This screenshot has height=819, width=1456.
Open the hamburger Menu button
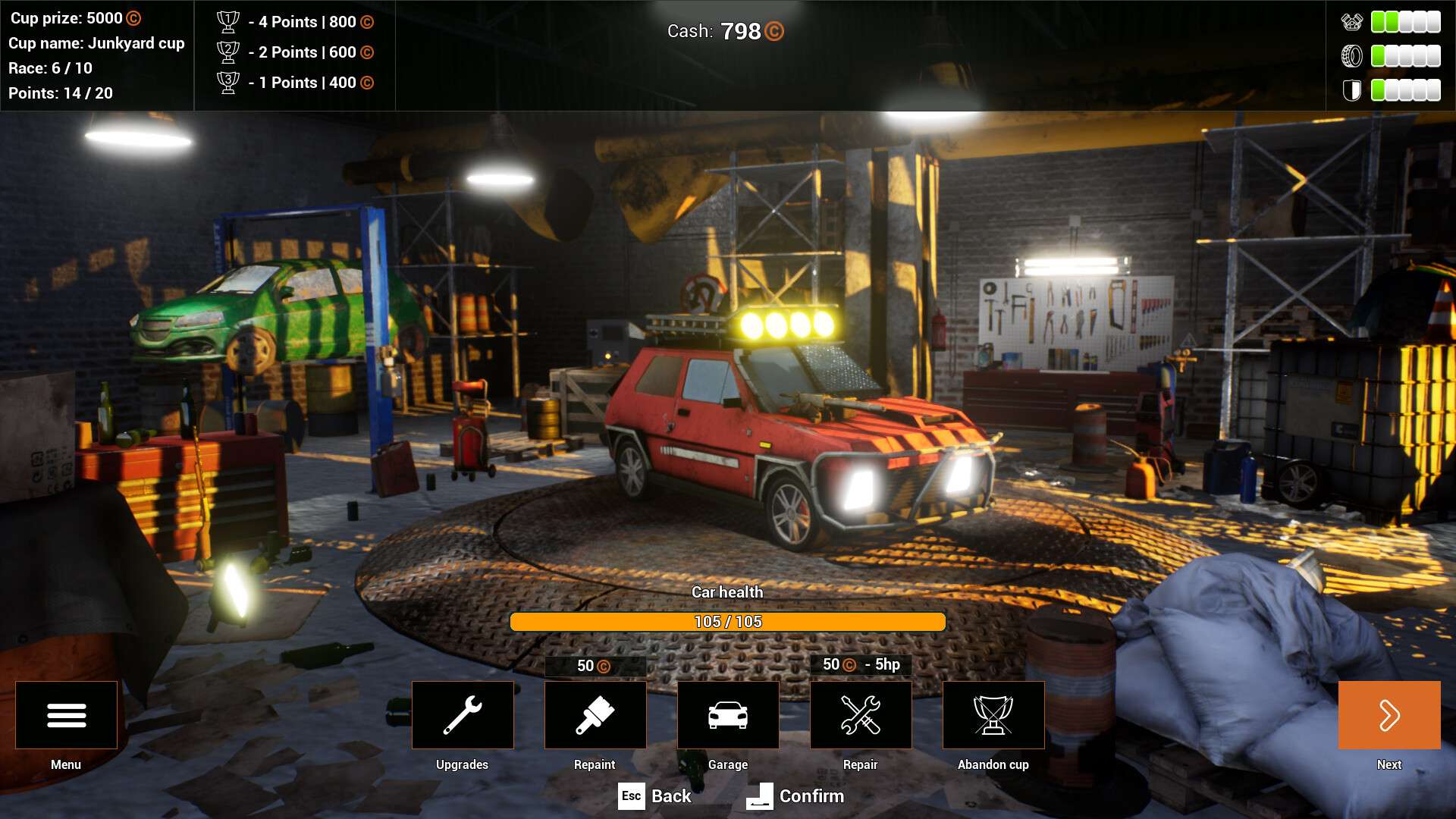point(66,715)
